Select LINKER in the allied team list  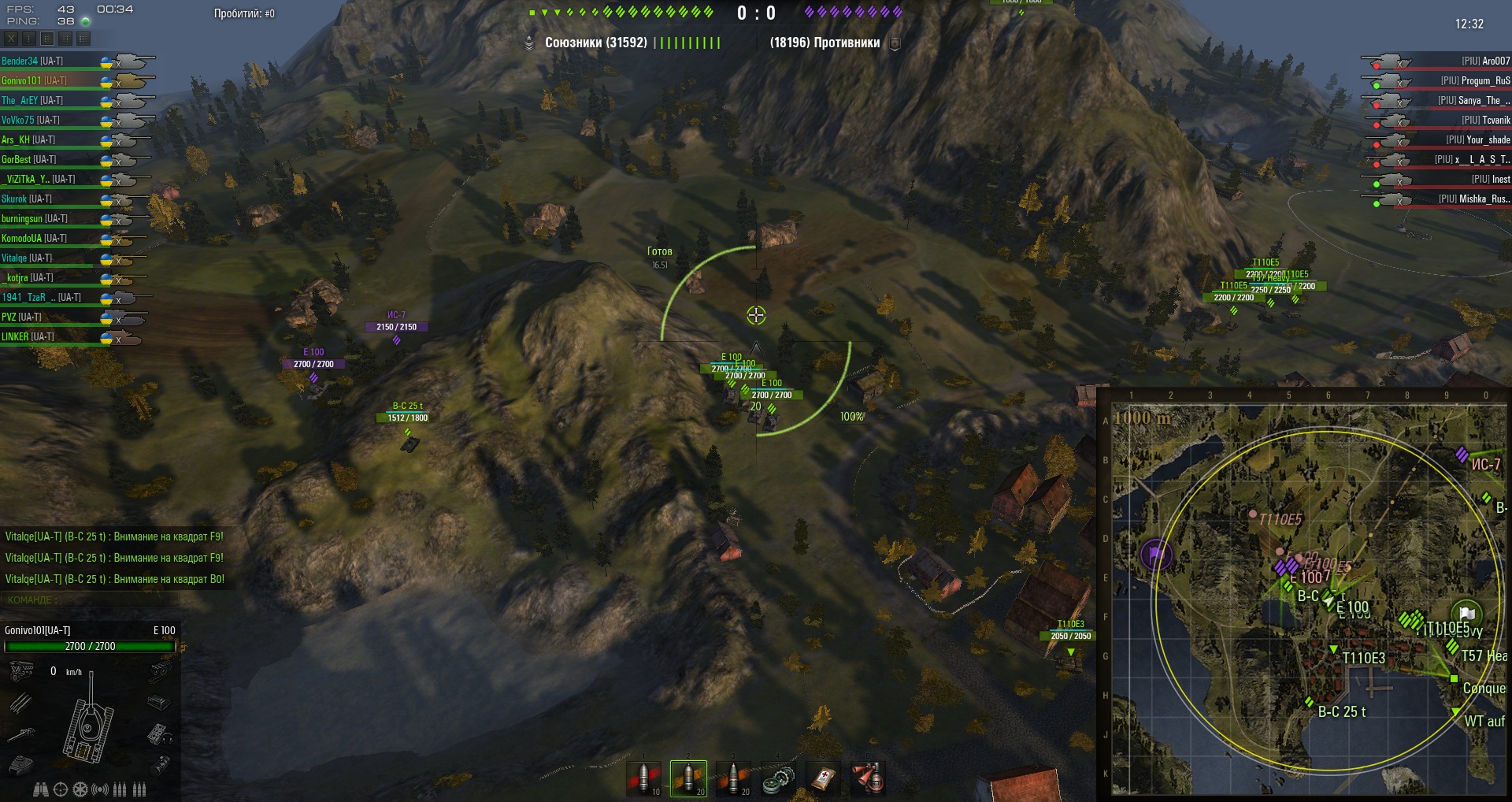pos(28,336)
